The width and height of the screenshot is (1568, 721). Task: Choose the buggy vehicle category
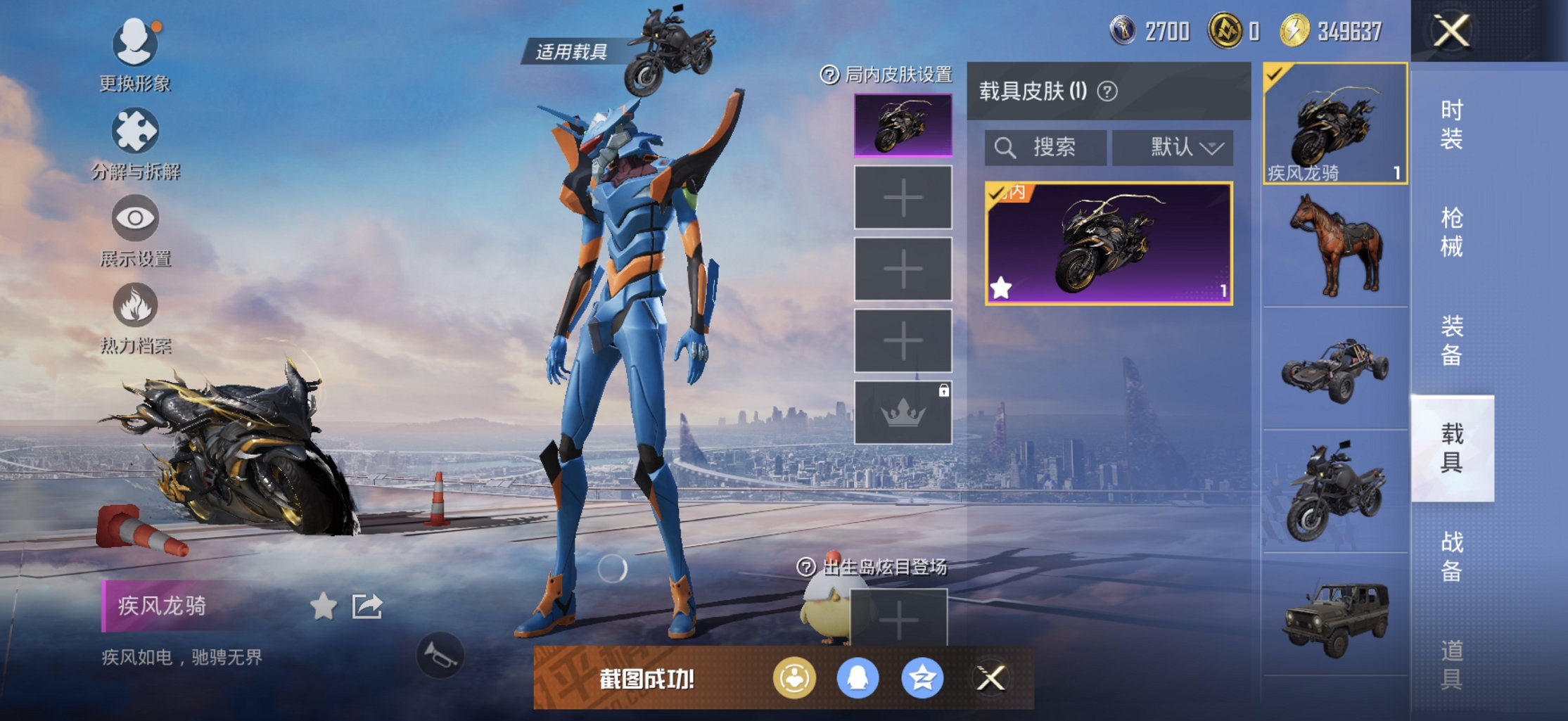(x=1335, y=369)
